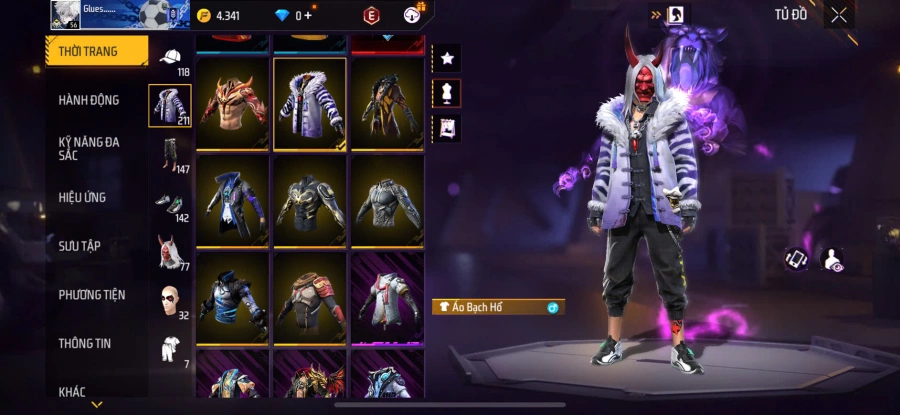Open the Hành Động tab
900x415 pixels.
[x=89, y=100]
